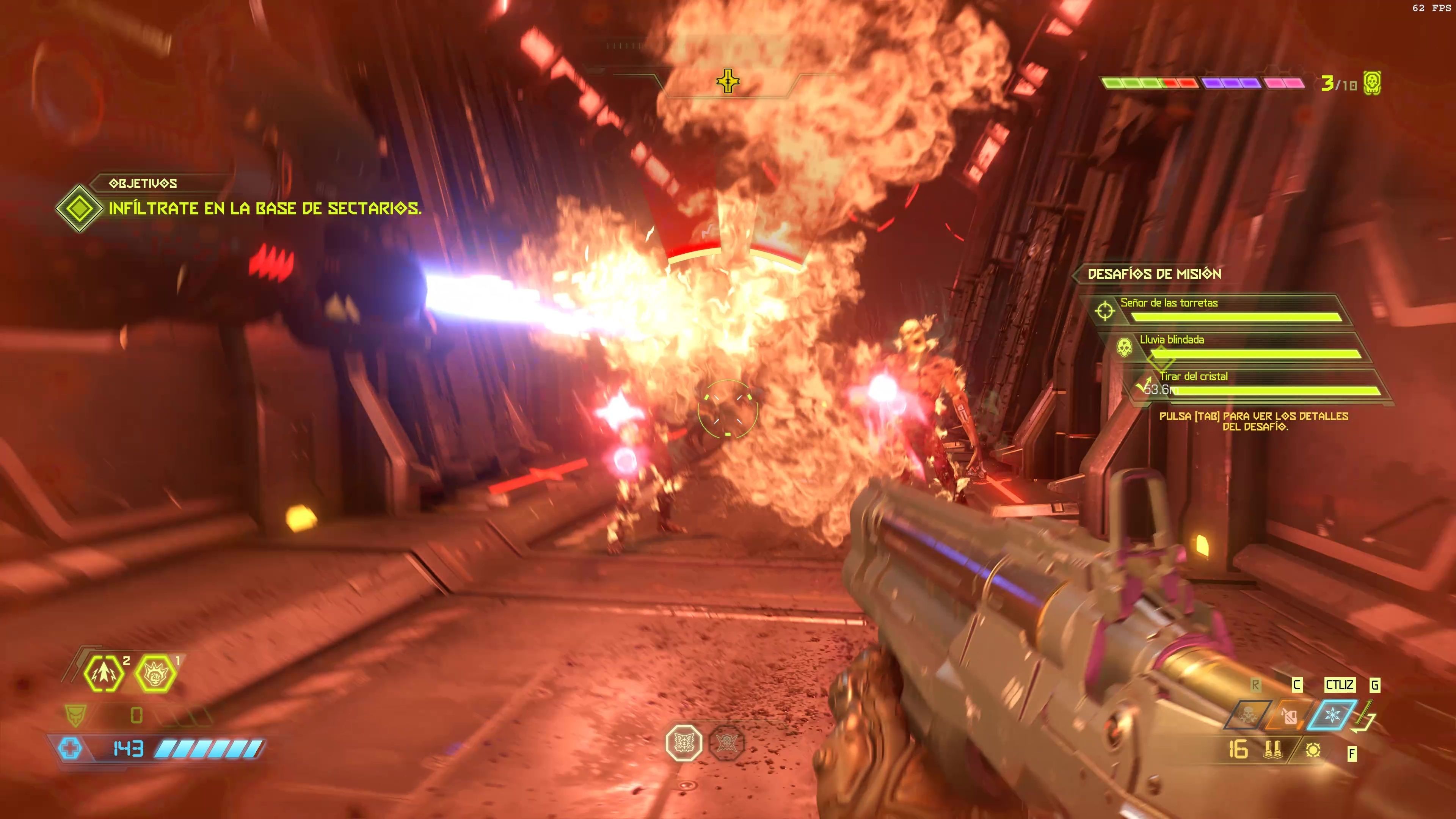This screenshot has width=1456, height=819.
Task: Select the ice bomb snowflake icon
Action: (1332, 716)
